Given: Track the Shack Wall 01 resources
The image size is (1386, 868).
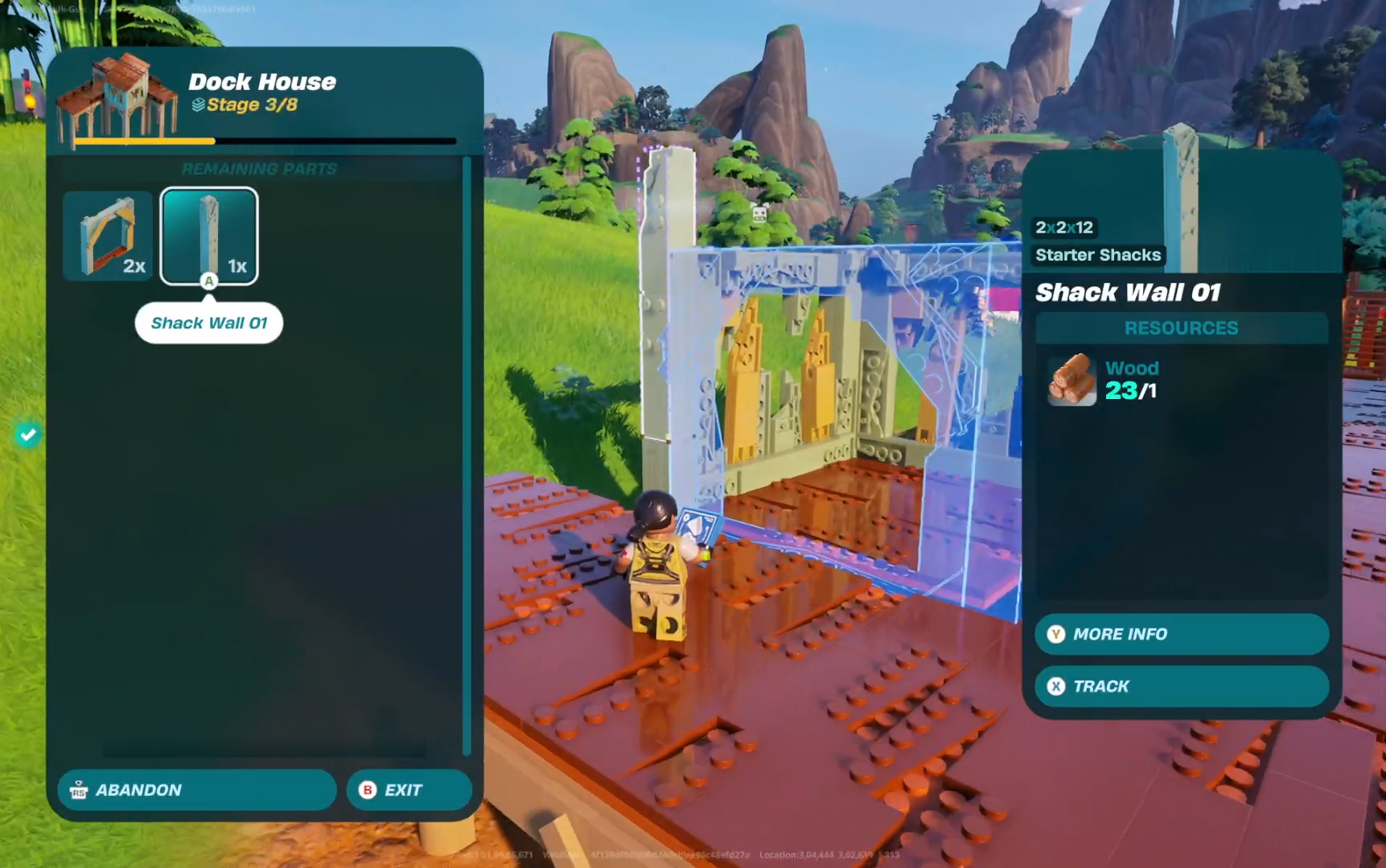Looking at the screenshot, I should coord(1181,686).
